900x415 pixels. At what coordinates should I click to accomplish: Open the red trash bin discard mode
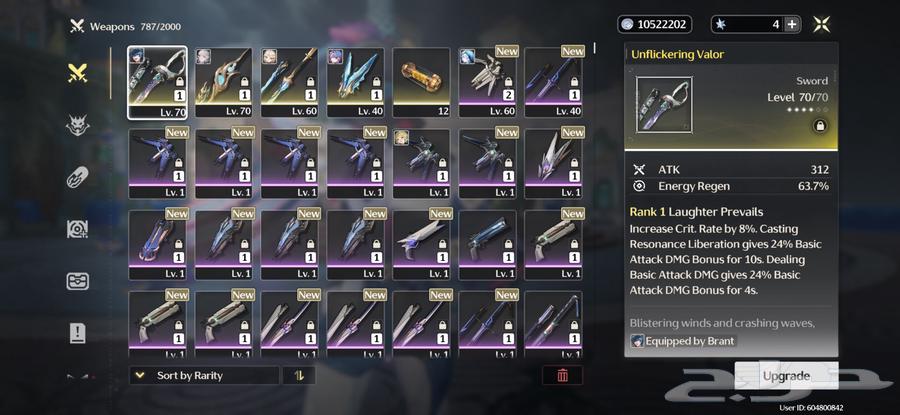(x=562, y=376)
